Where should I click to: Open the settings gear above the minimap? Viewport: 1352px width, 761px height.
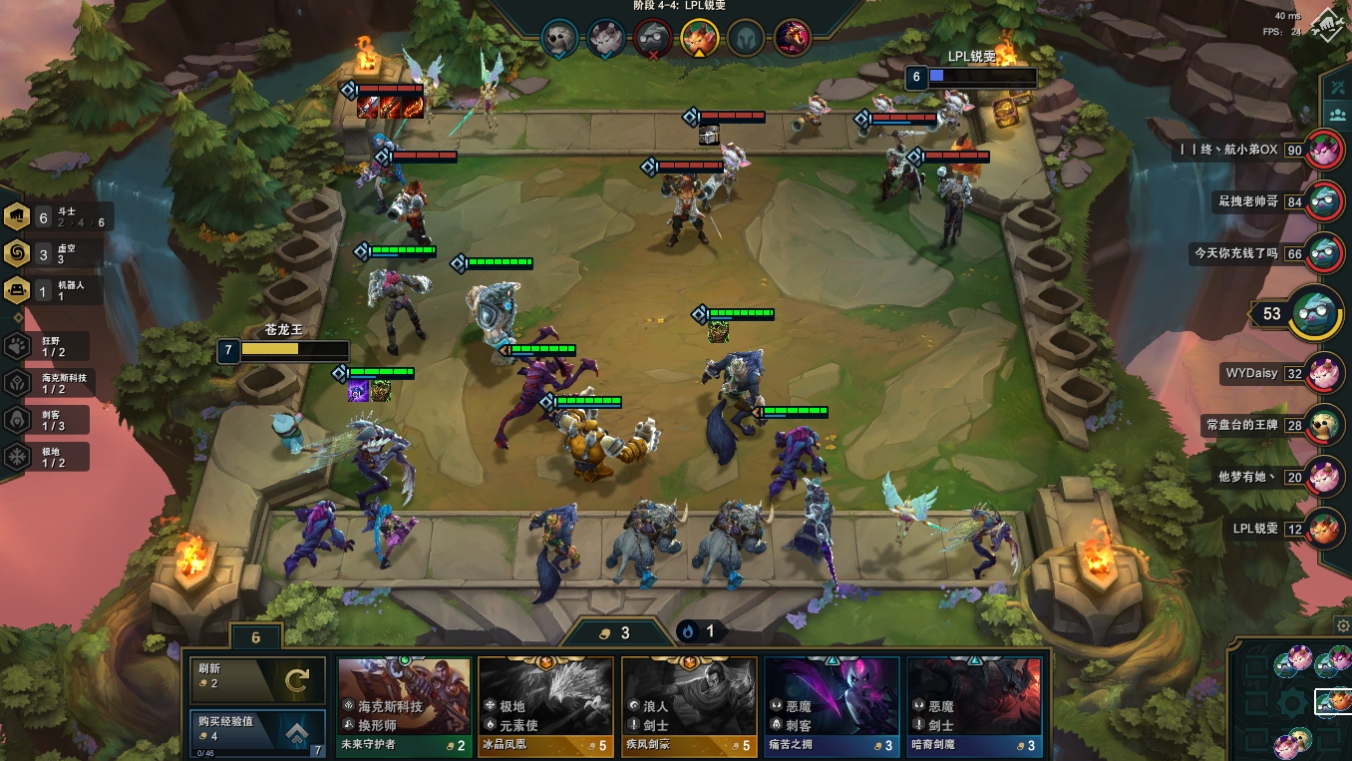[x=1343, y=626]
